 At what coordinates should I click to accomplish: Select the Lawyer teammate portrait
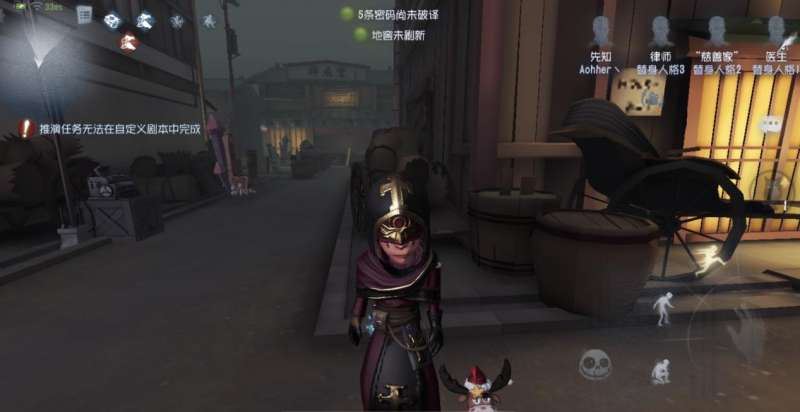[659, 31]
